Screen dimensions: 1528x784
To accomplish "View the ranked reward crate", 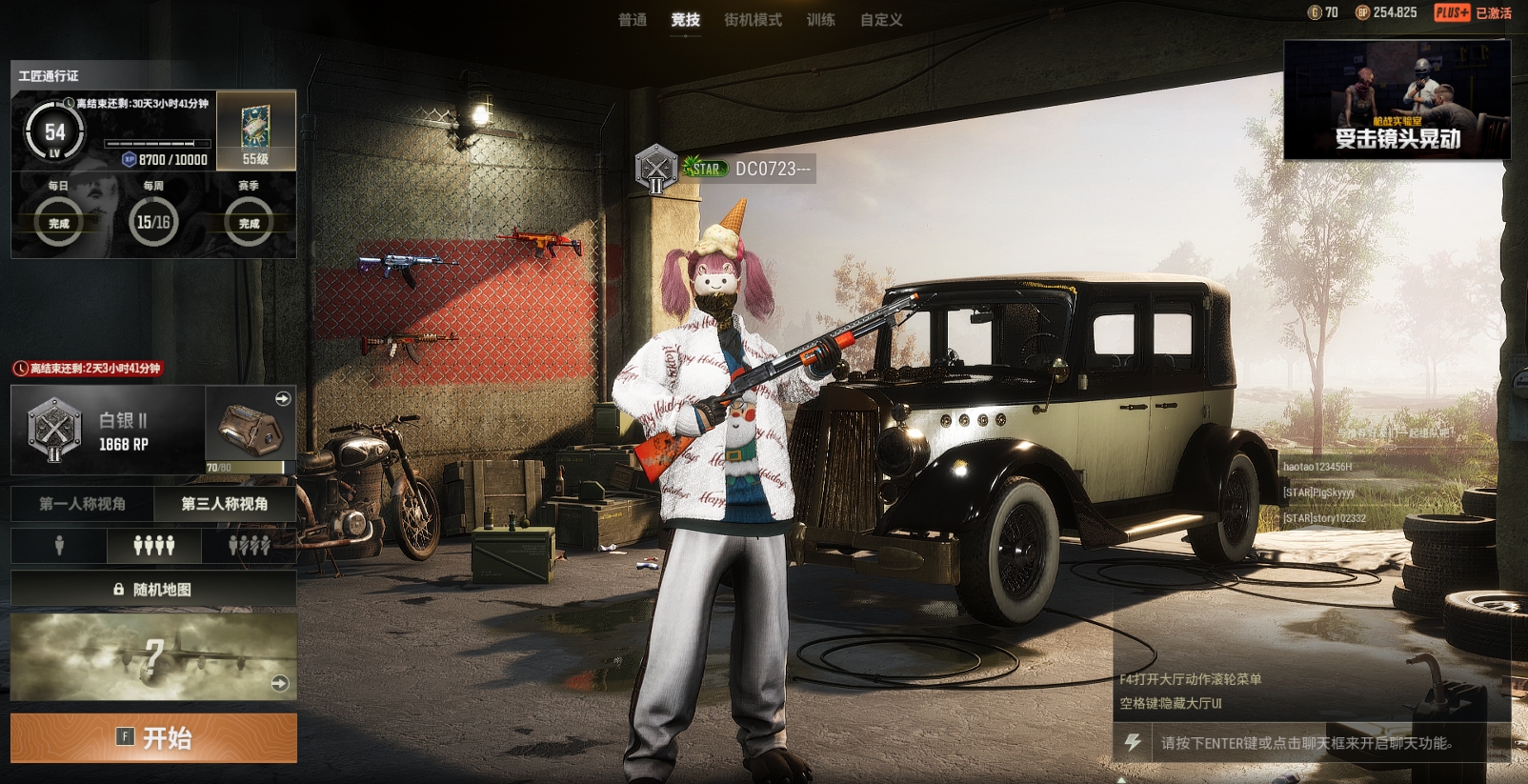I will [251, 430].
